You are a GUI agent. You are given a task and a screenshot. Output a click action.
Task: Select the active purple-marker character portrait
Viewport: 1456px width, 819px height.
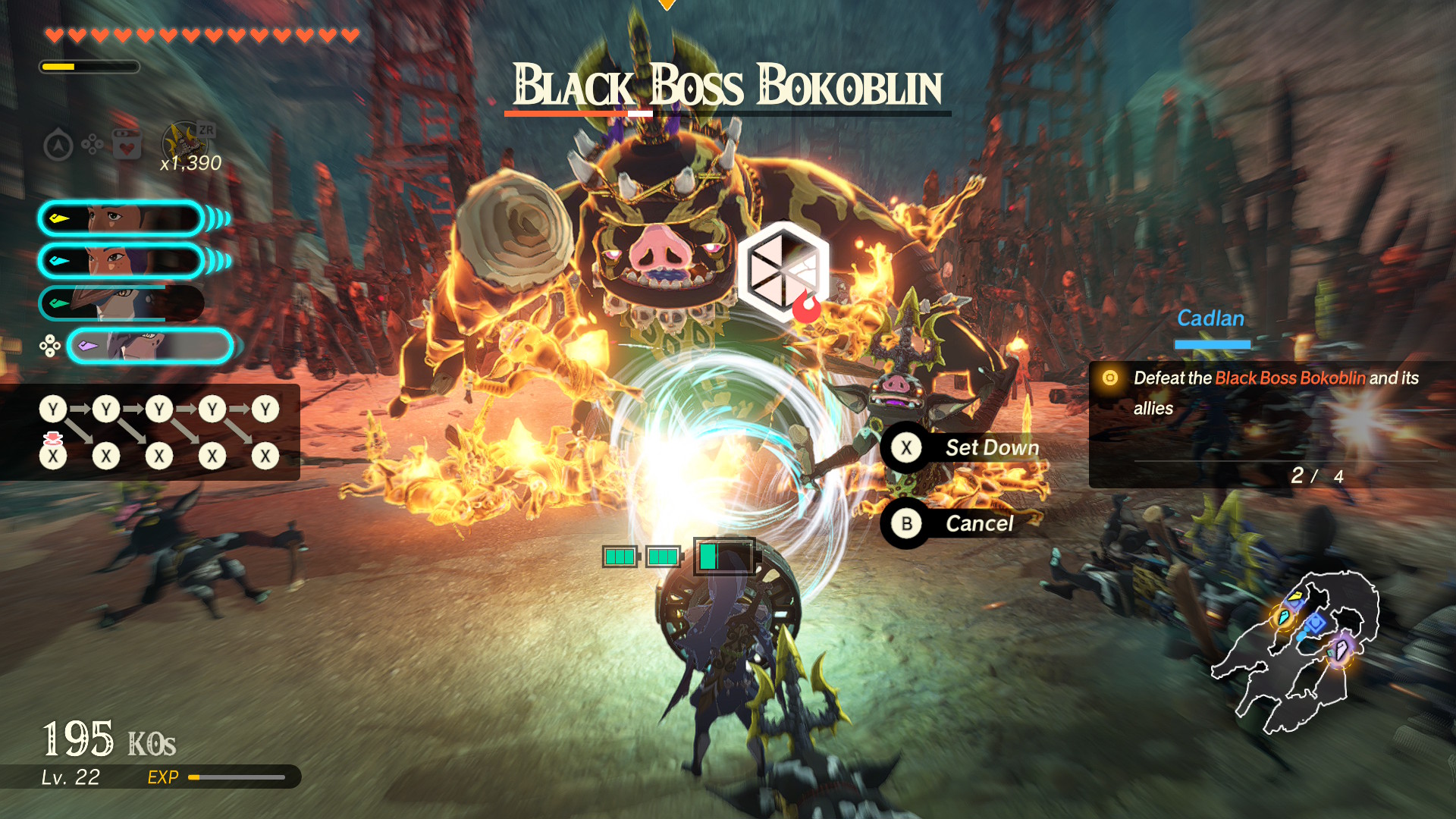(150, 347)
